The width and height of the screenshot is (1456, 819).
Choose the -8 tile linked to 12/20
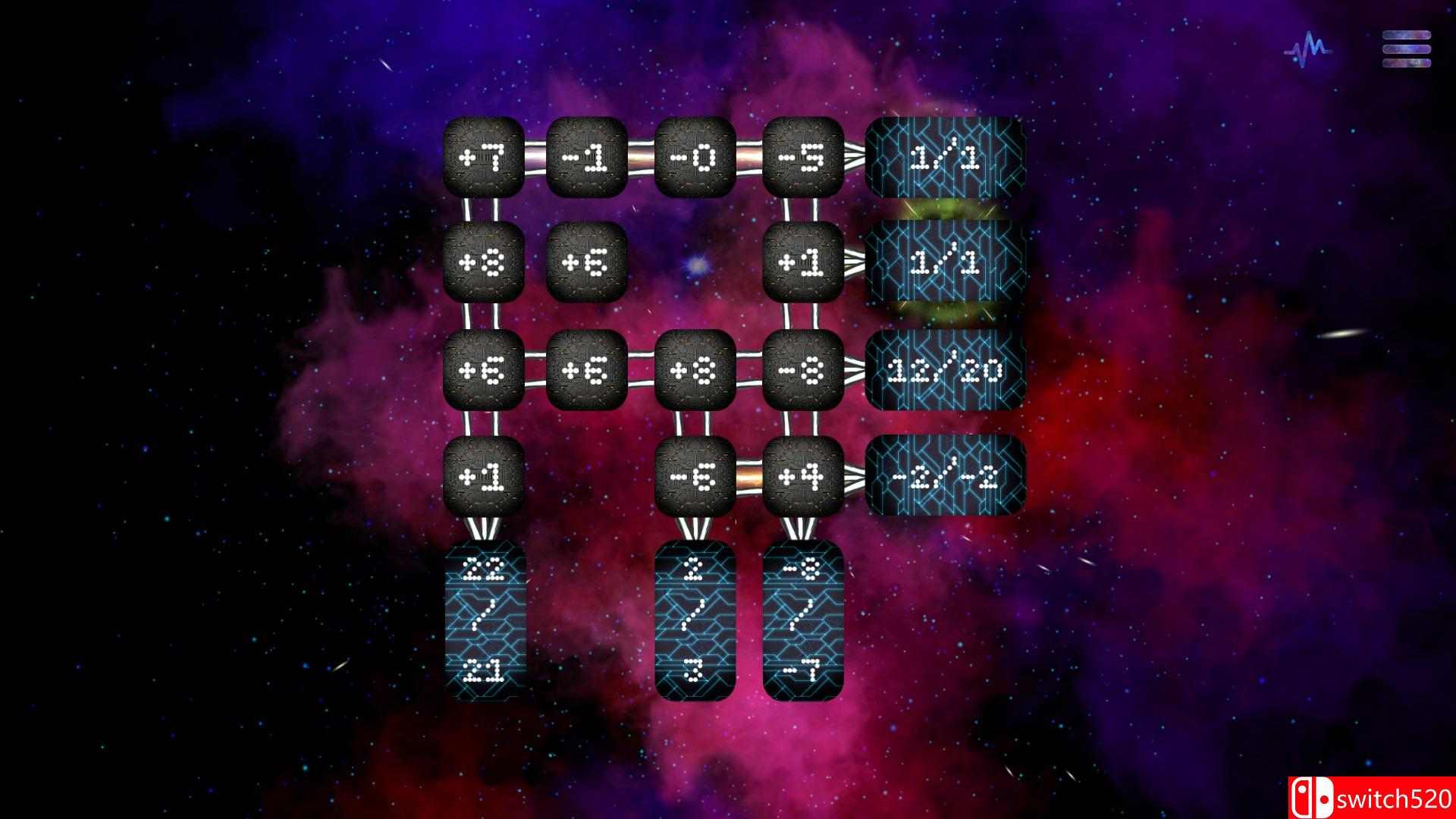coord(805,369)
